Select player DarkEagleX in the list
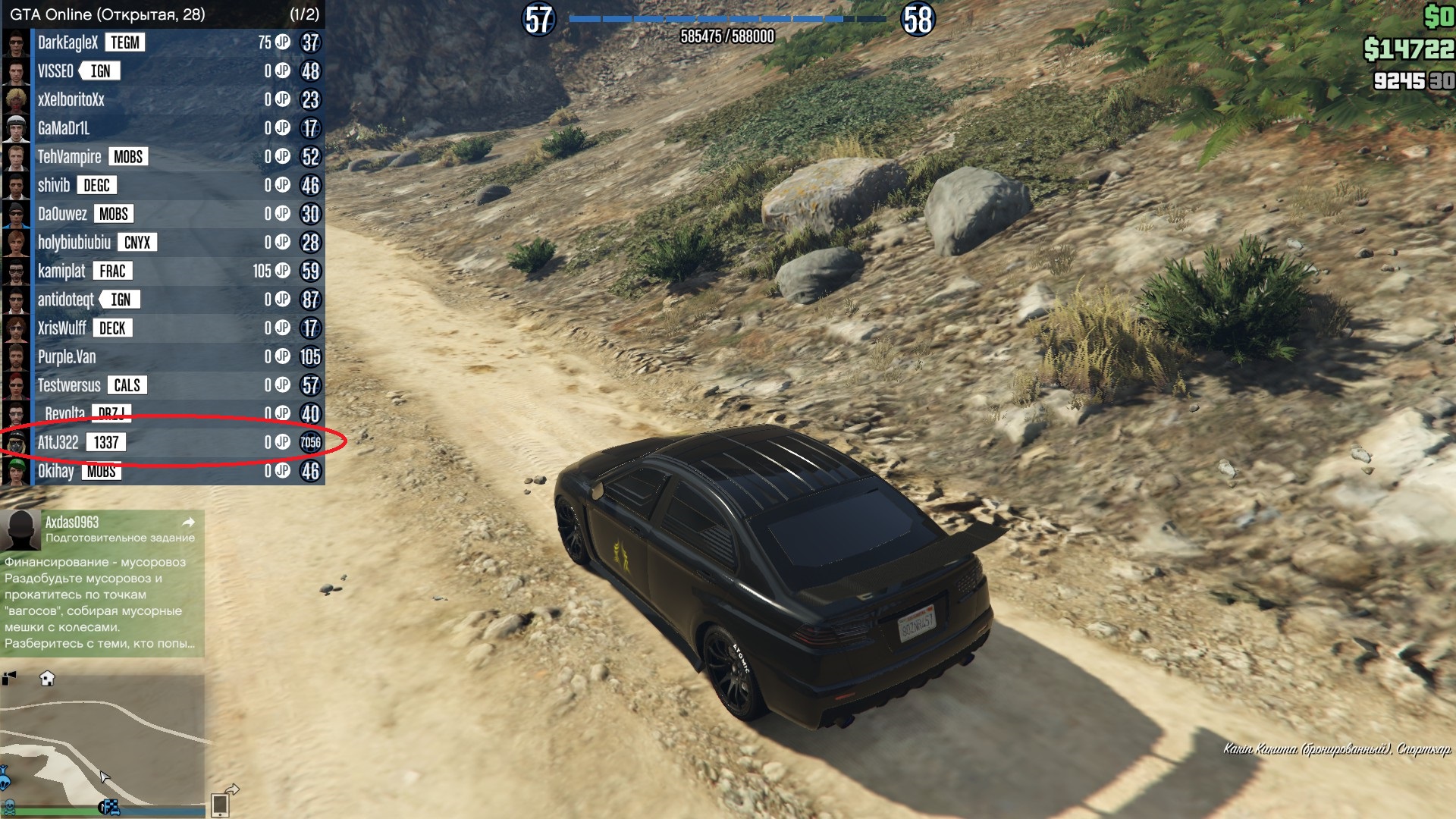This screenshot has height=819, width=1456. point(163,42)
